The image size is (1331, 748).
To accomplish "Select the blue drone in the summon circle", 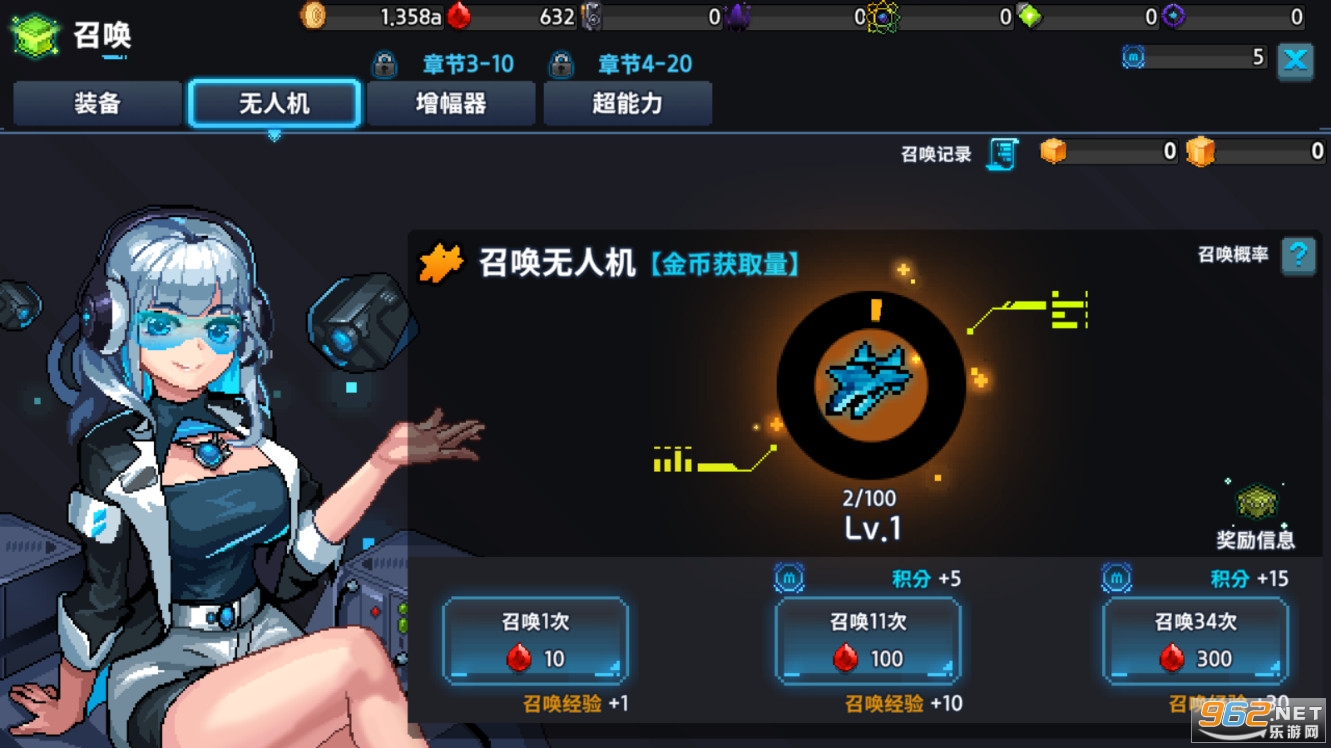I will point(869,386).
